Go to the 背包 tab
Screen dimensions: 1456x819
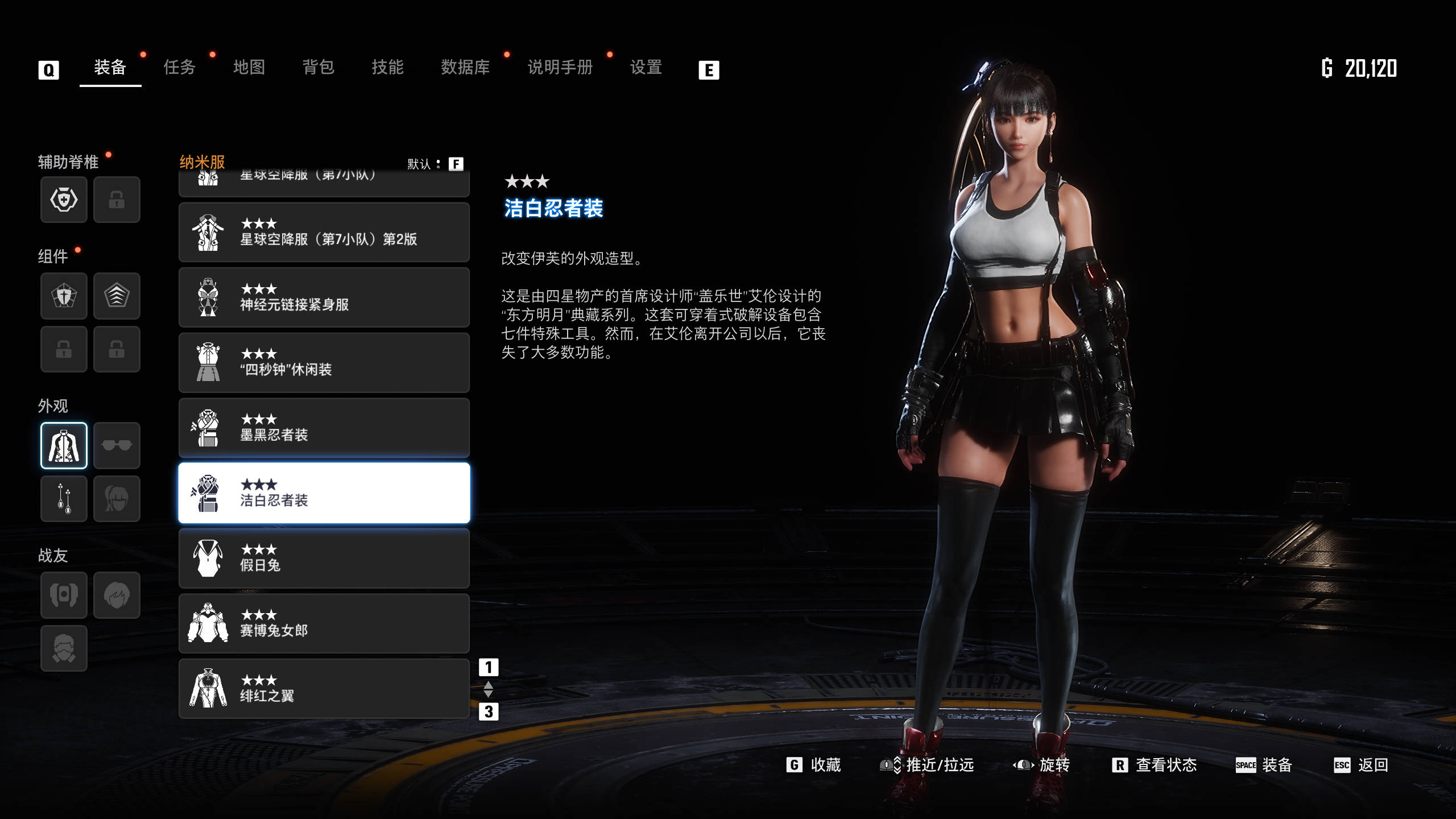coord(318,67)
